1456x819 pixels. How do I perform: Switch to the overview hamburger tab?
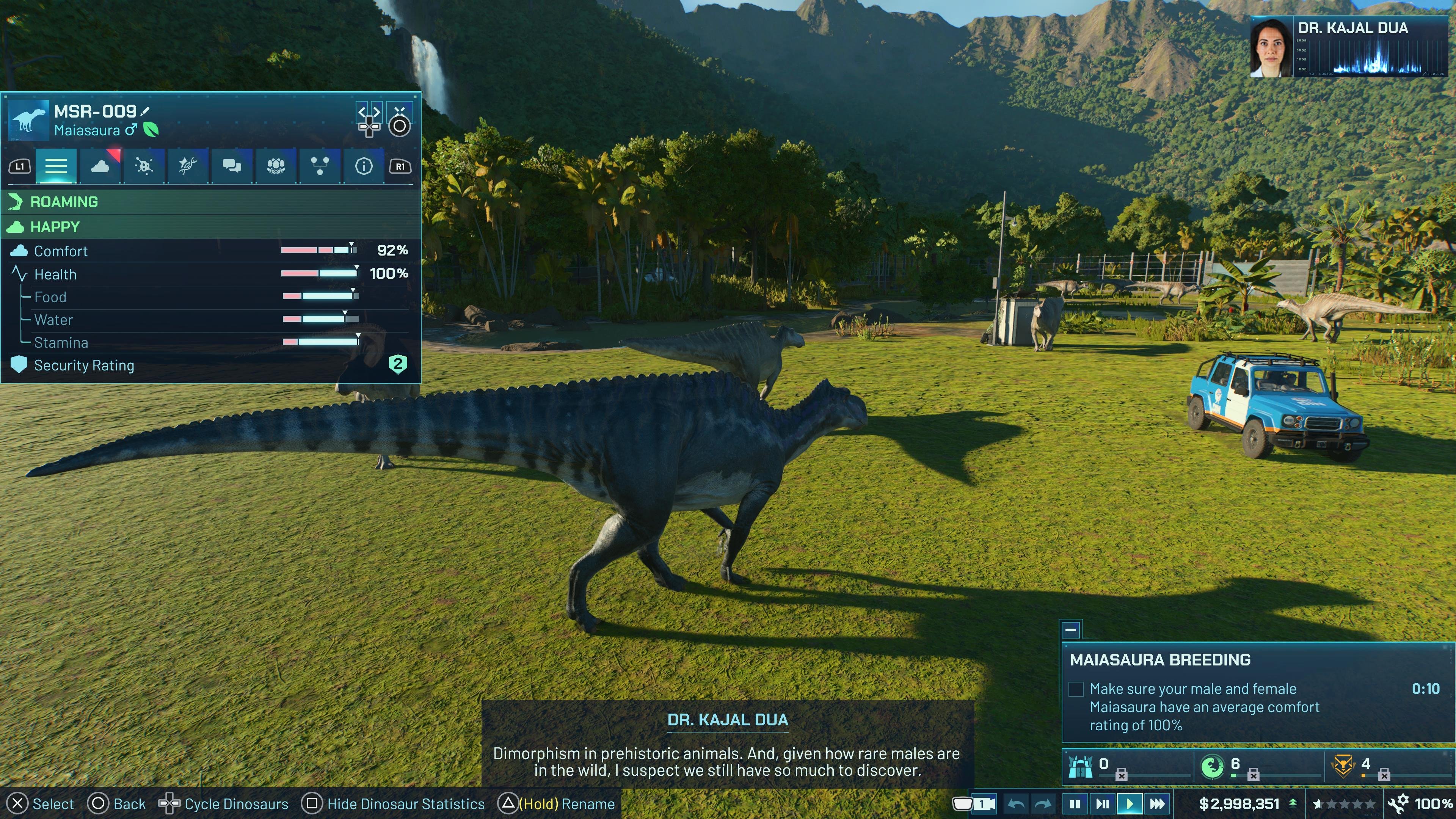pos(56,166)
